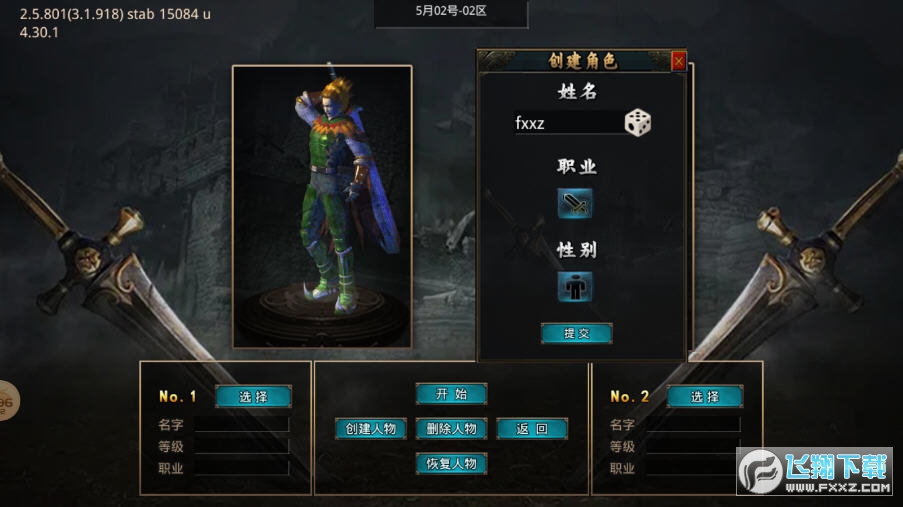Open 创建人物 to create a character
Image resolution: width=903 pixels, height=507 pixels.
pos(371,429)
